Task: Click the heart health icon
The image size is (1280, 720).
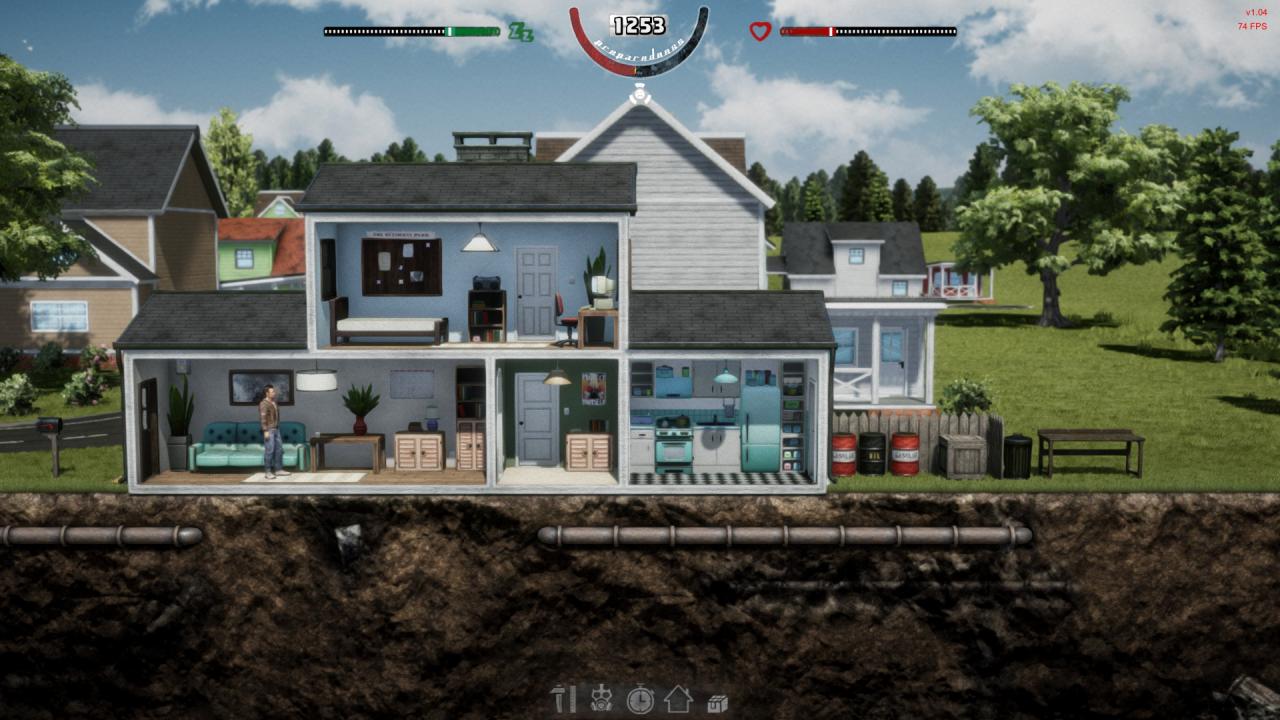Action: [761, 31]
